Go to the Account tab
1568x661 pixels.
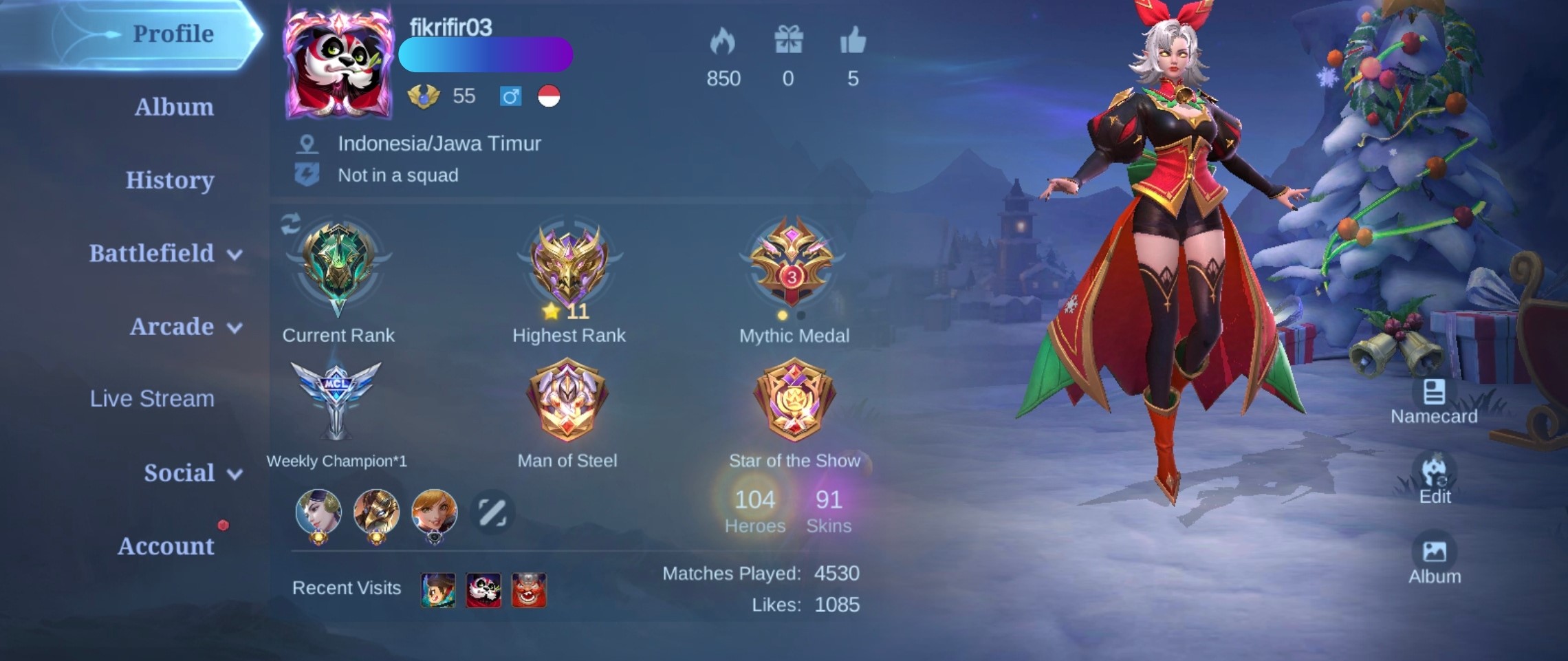pyautogui.click(x=166, y=546)
